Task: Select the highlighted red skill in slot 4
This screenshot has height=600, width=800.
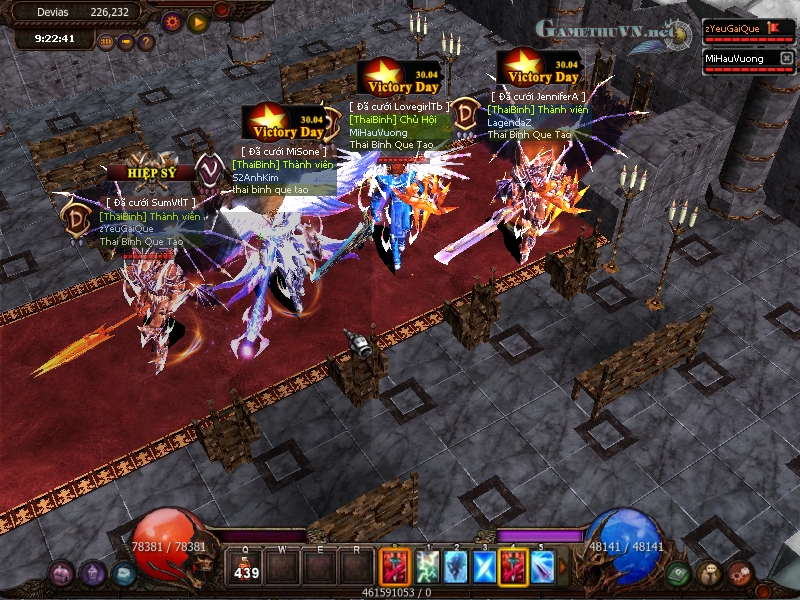Action: tap(513, 568)
